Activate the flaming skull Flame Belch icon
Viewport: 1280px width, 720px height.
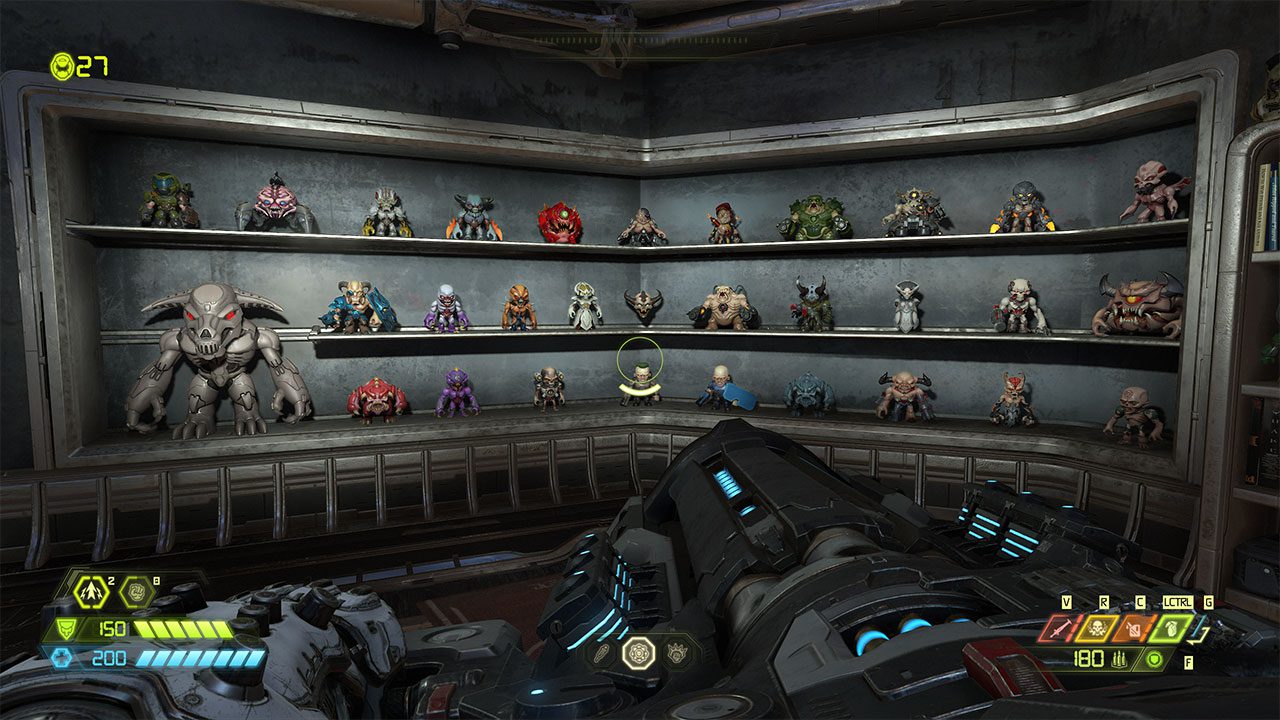[1096, 629]
